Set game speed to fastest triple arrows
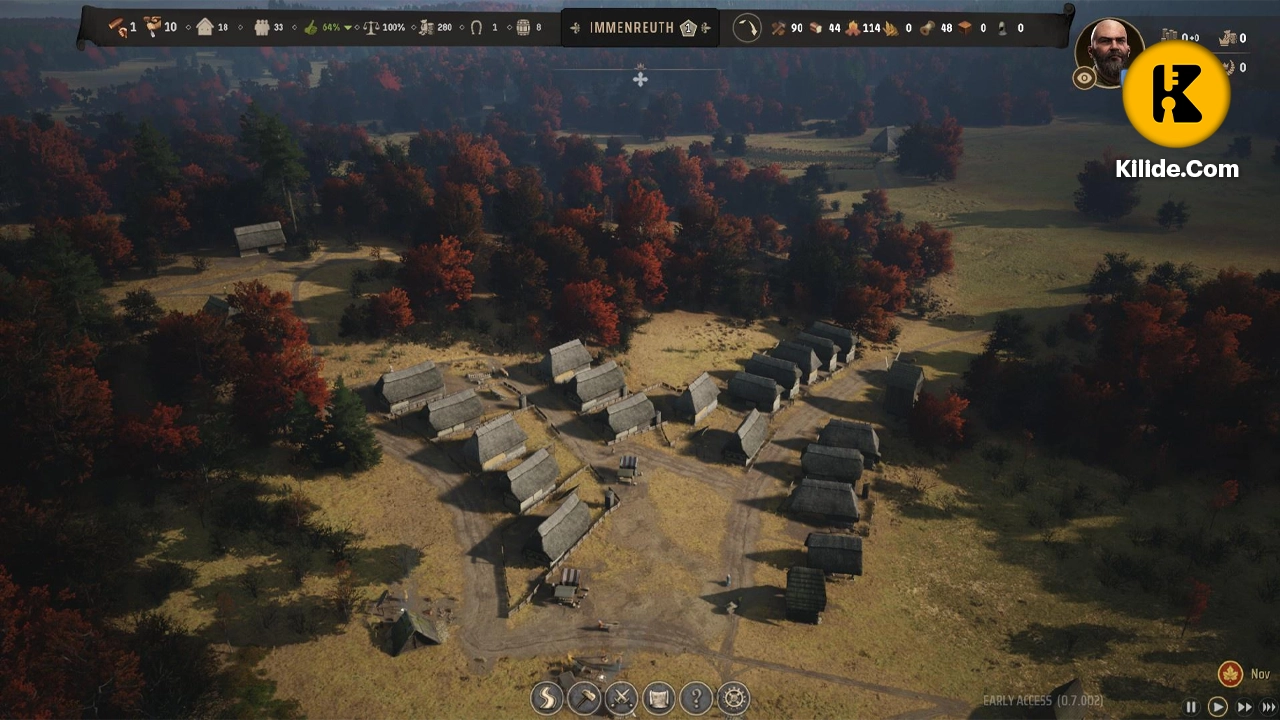 (x=1269, y=707)
